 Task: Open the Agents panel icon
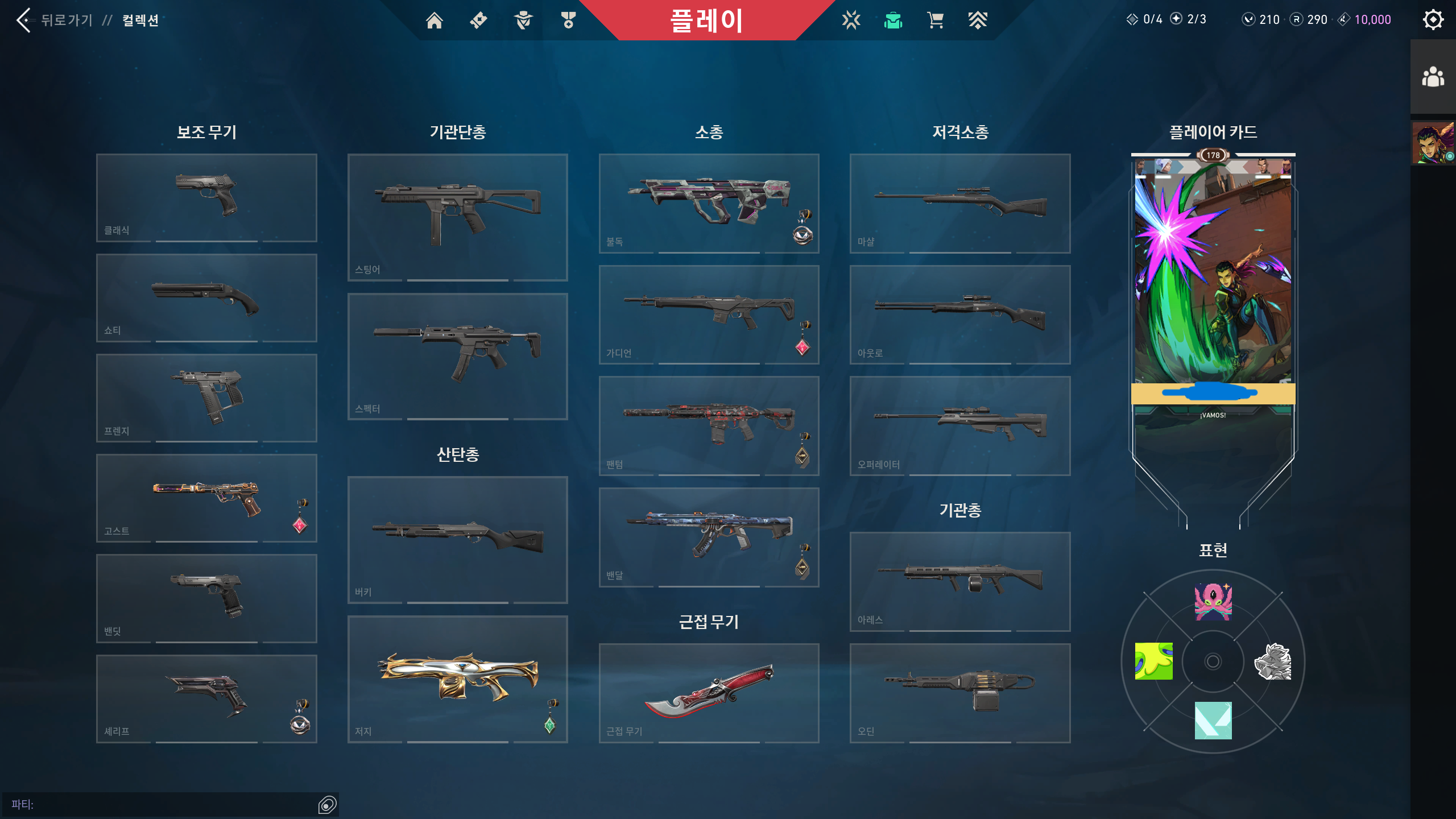523,20
